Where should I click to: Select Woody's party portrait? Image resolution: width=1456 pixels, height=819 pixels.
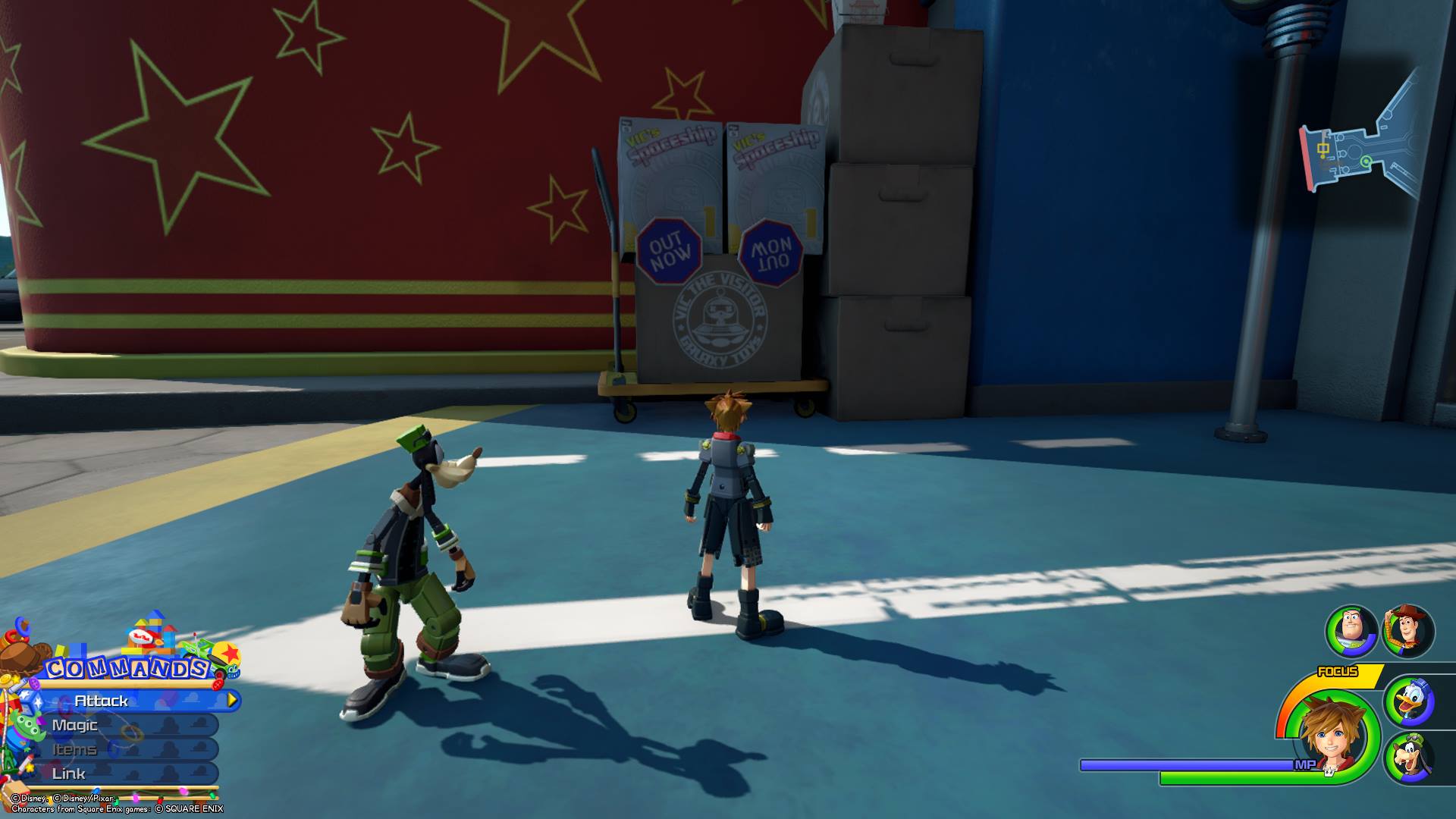[1408, 630]
